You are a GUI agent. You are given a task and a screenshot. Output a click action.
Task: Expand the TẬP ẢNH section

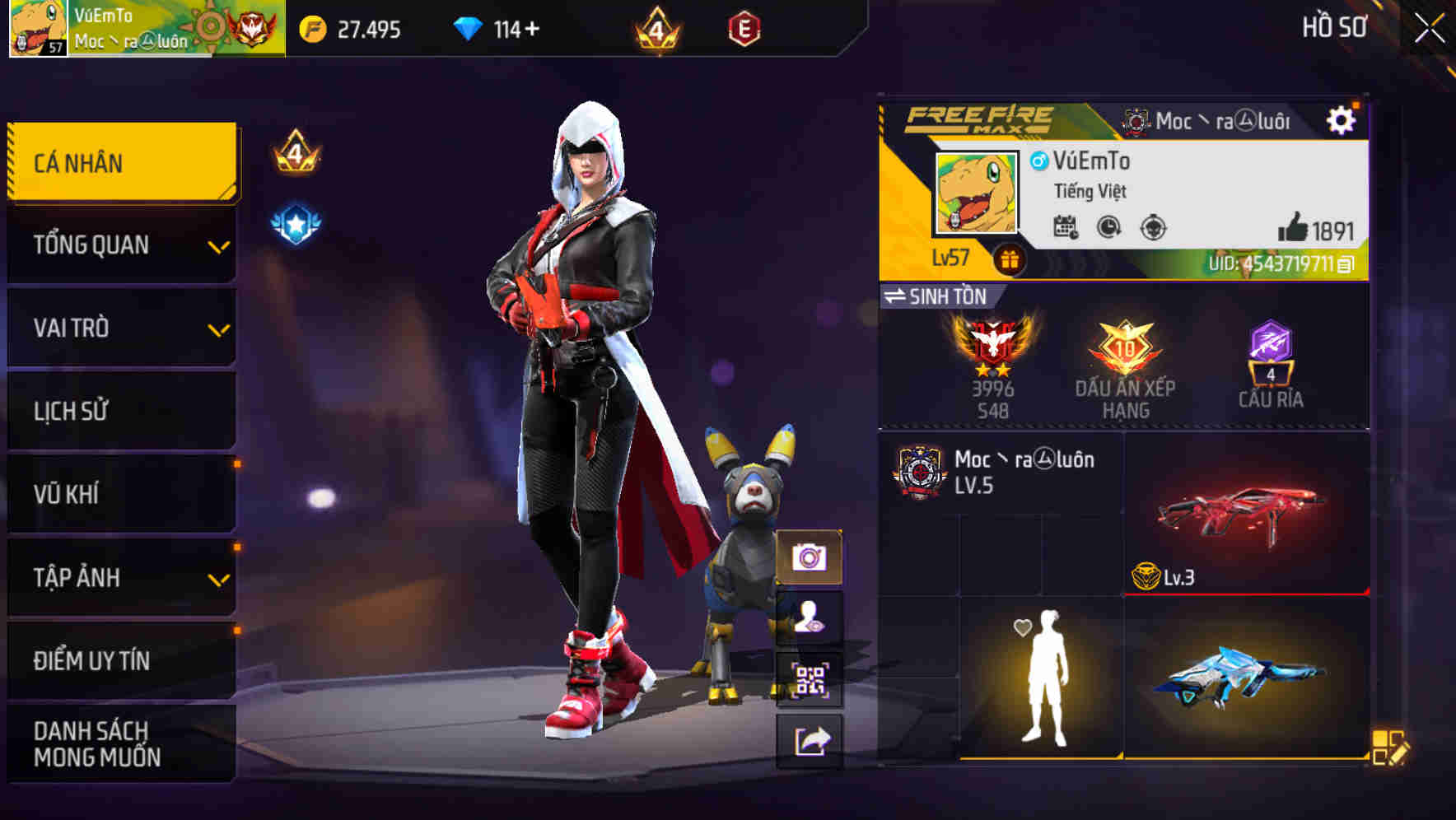(120, 578)
